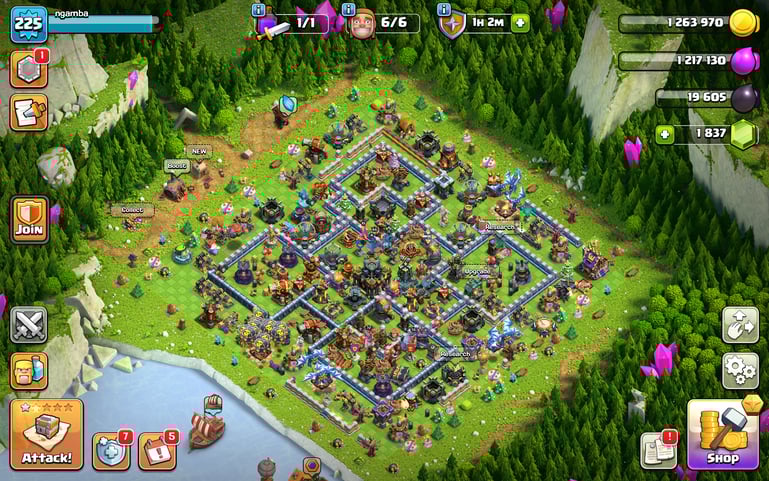769x481 pixels.
Task: Open the cube icon with notification badge
Action: coord(28,69)
